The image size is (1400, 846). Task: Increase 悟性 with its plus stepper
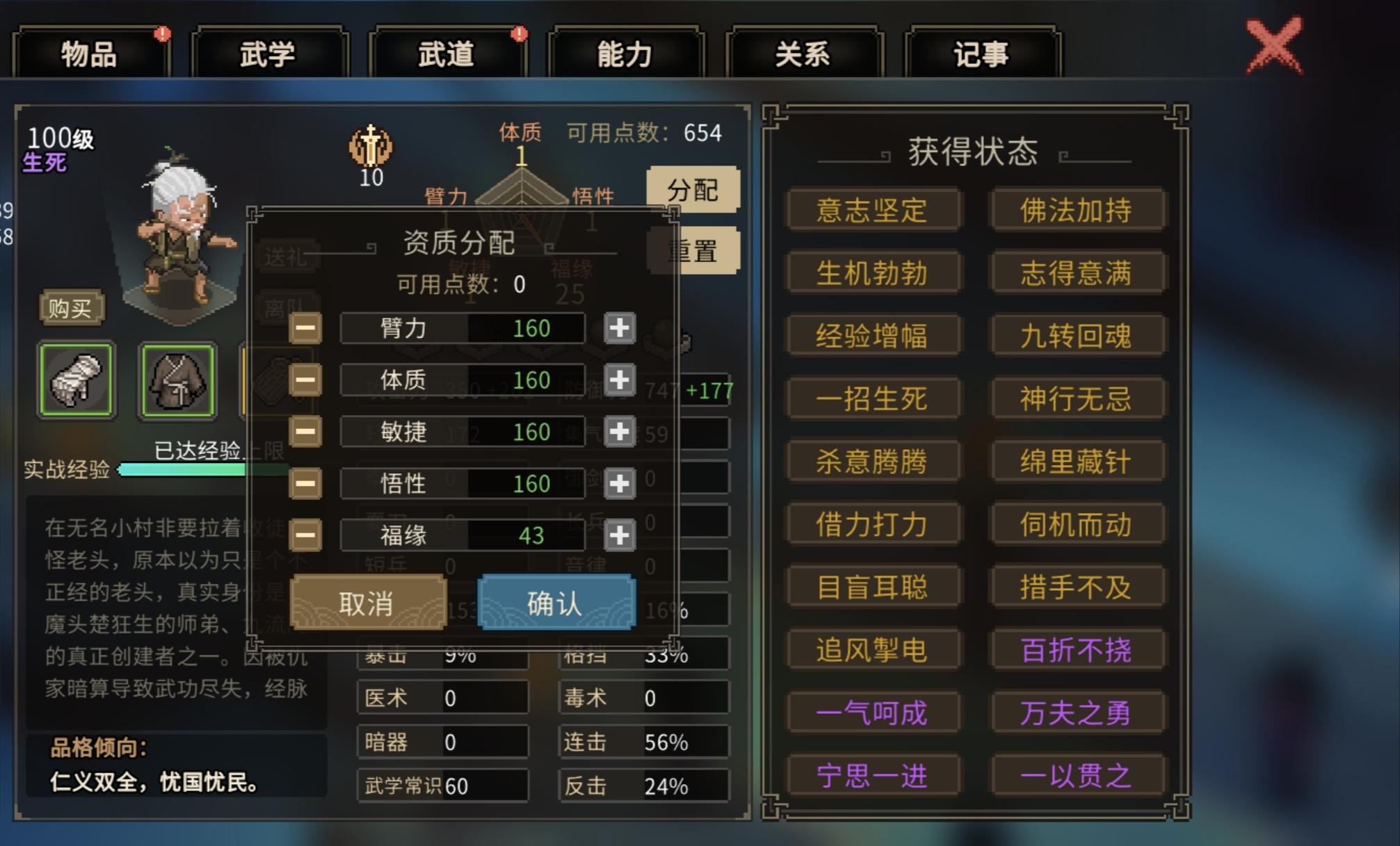point(620,484)
